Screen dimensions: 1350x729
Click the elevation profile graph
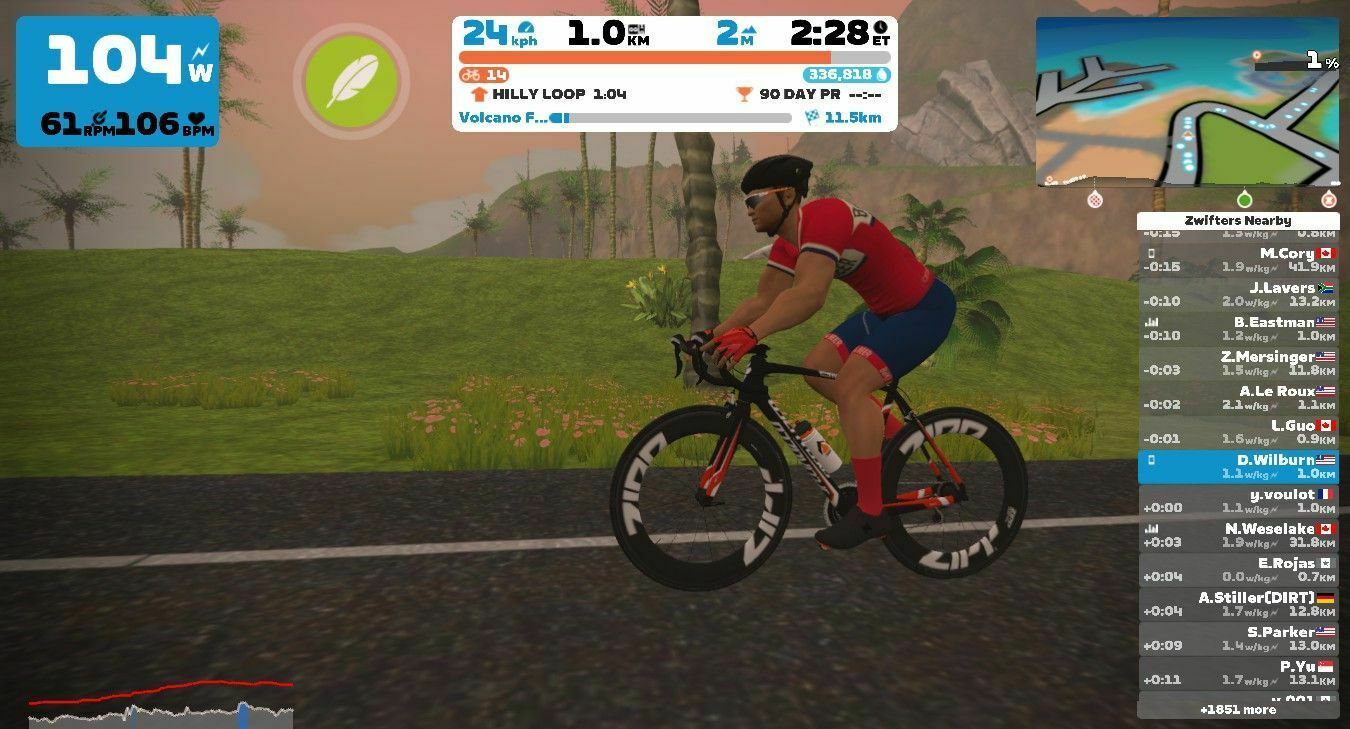click(161, 703)
